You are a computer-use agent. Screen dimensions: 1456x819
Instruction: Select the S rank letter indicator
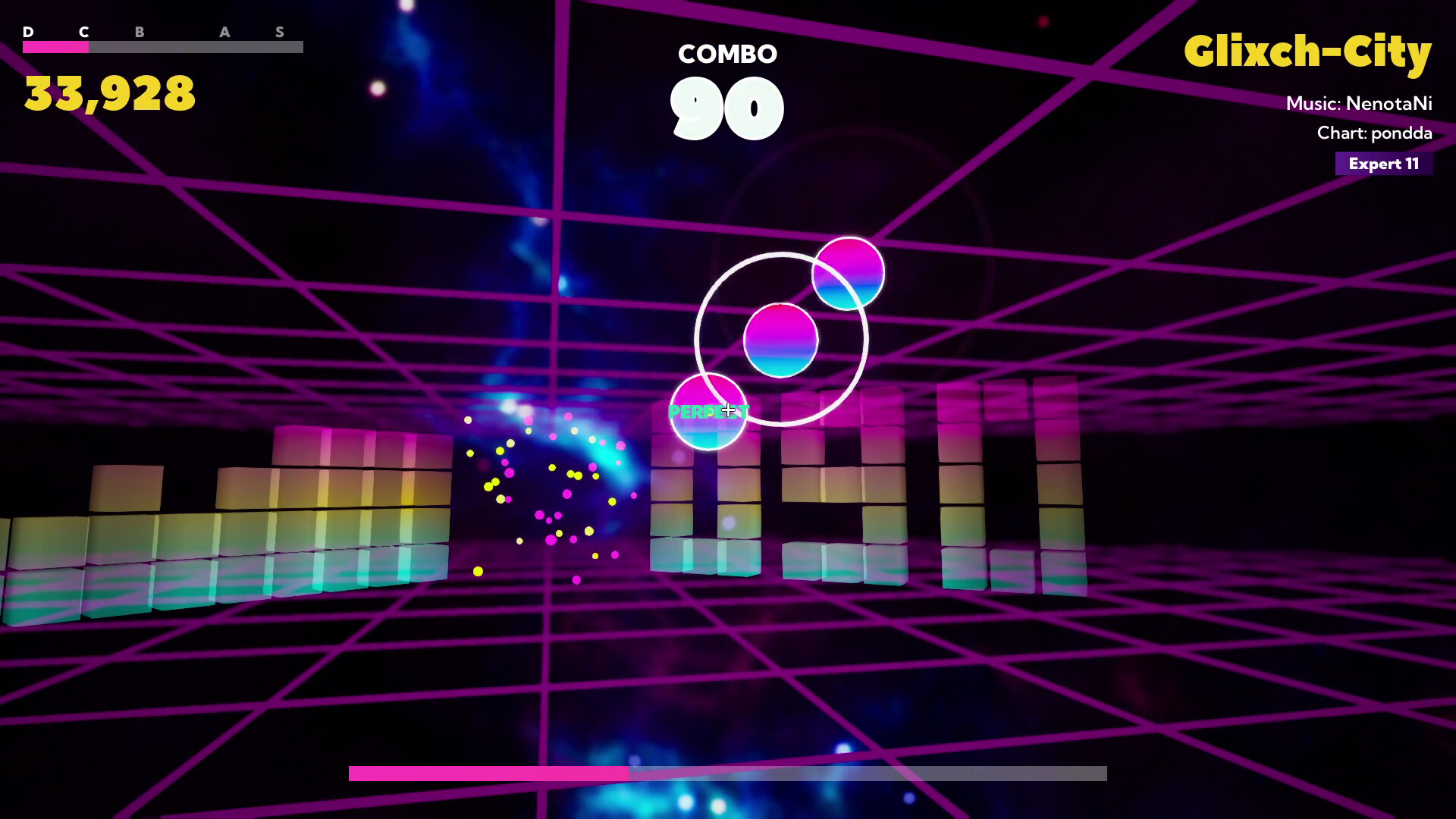280,33
